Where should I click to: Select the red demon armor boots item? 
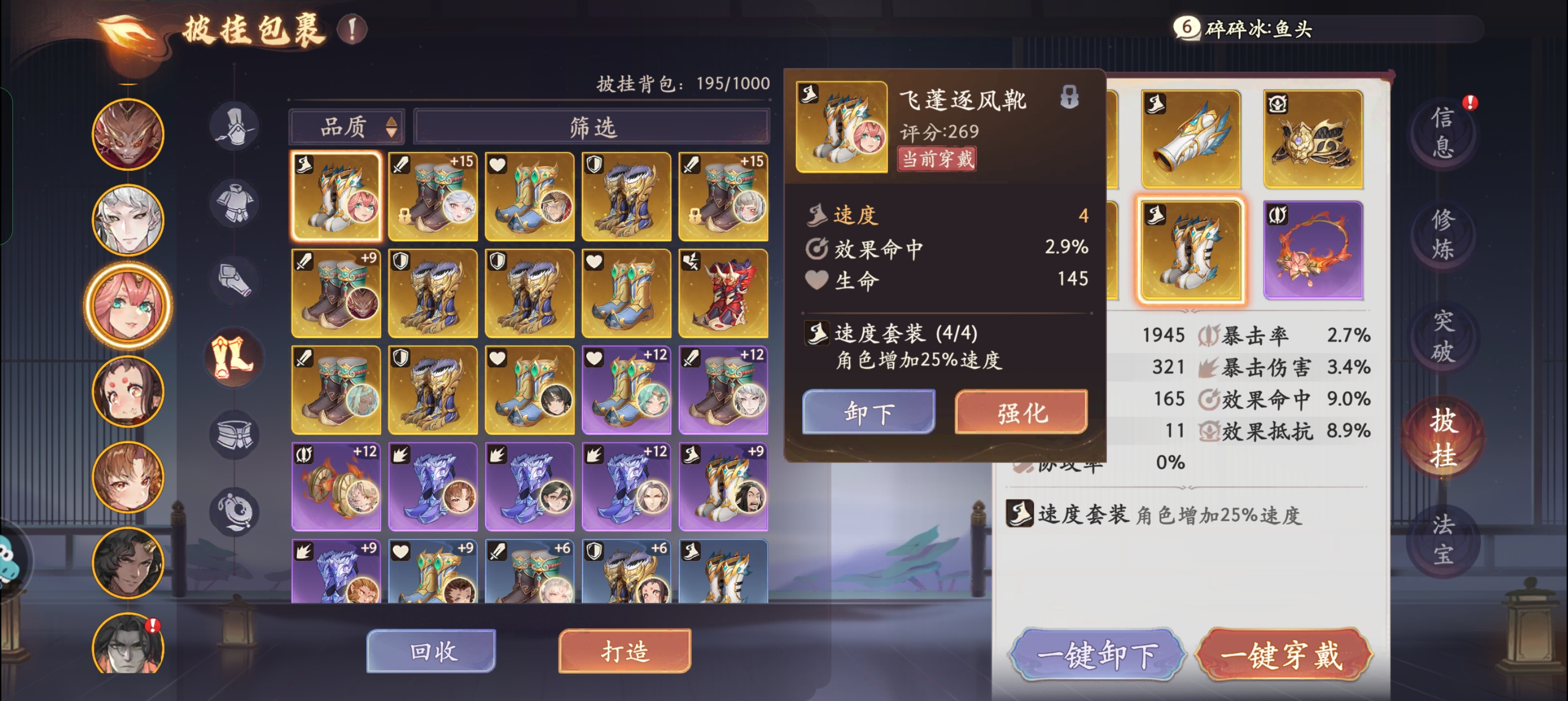(722, 293)
